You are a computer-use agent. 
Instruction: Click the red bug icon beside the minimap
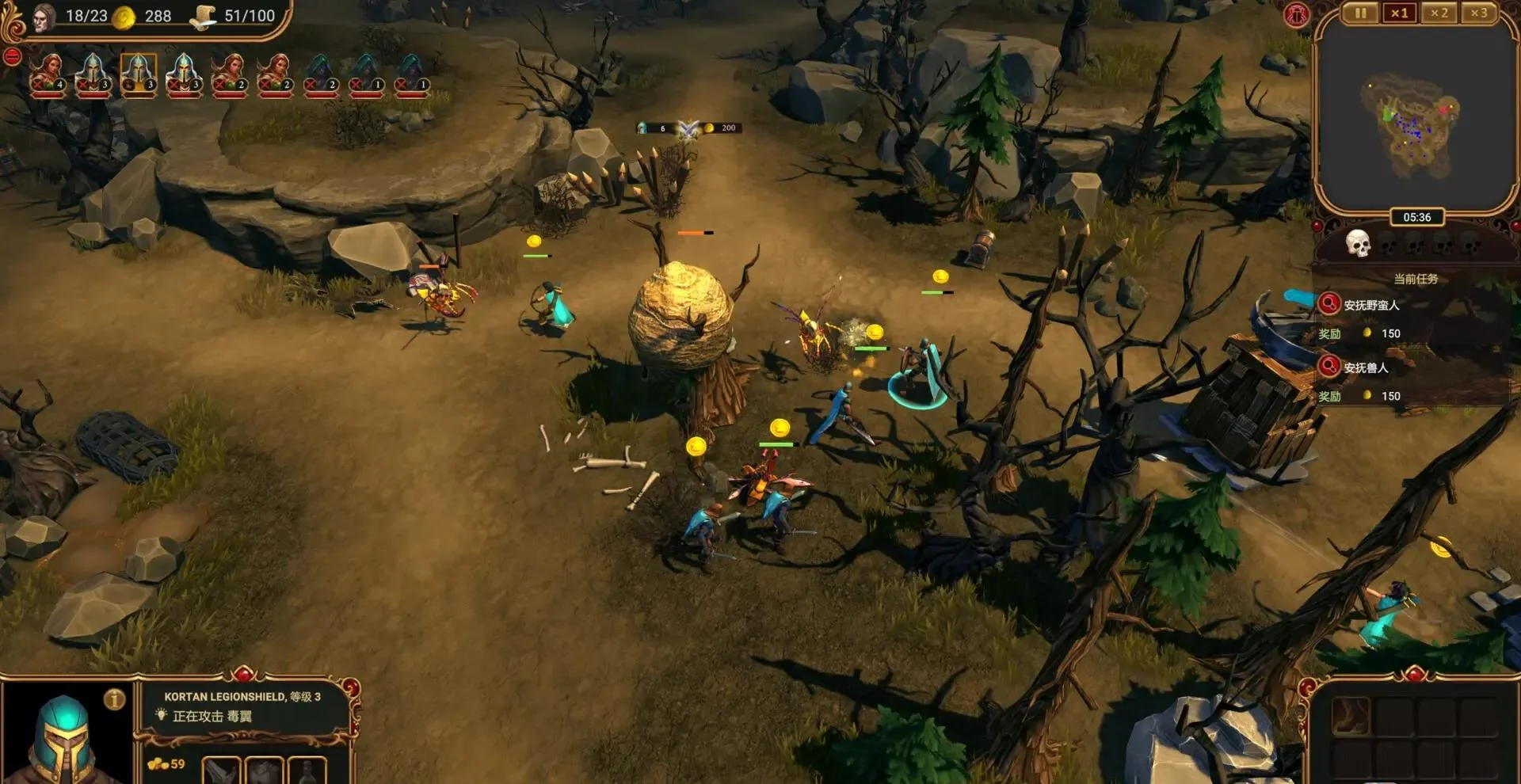(1297, 15)
